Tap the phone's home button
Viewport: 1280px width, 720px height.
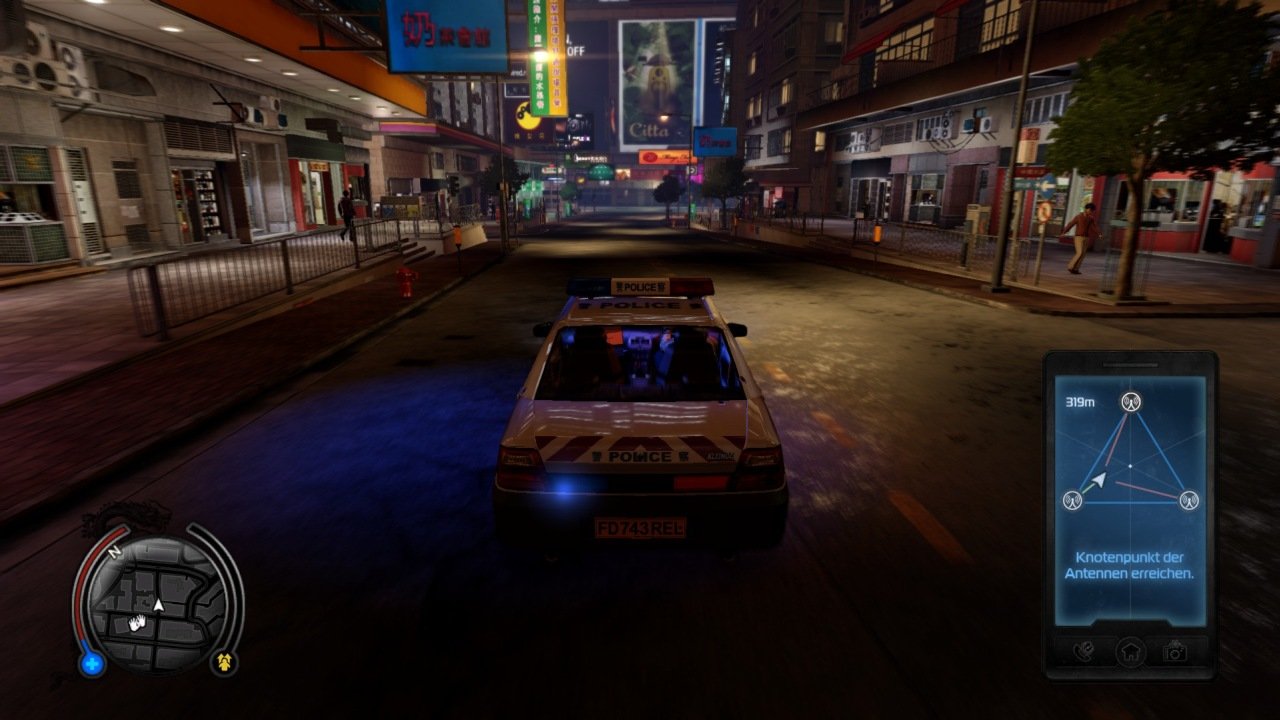pyautogui.click(x=1130, y=652)
